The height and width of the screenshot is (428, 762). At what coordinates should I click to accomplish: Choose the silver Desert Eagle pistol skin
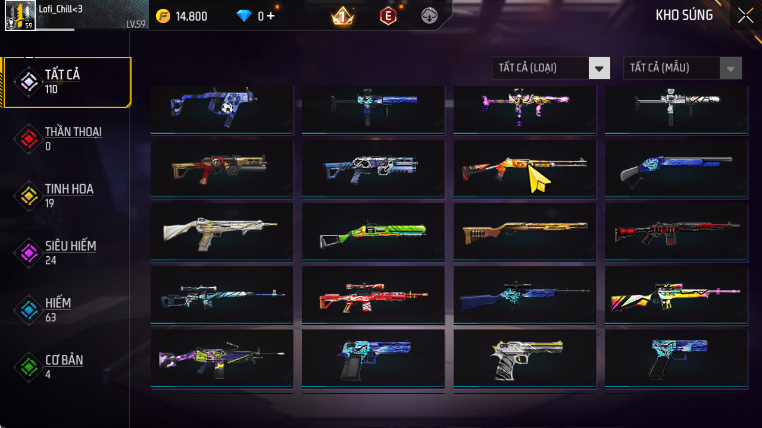[525, 357]
